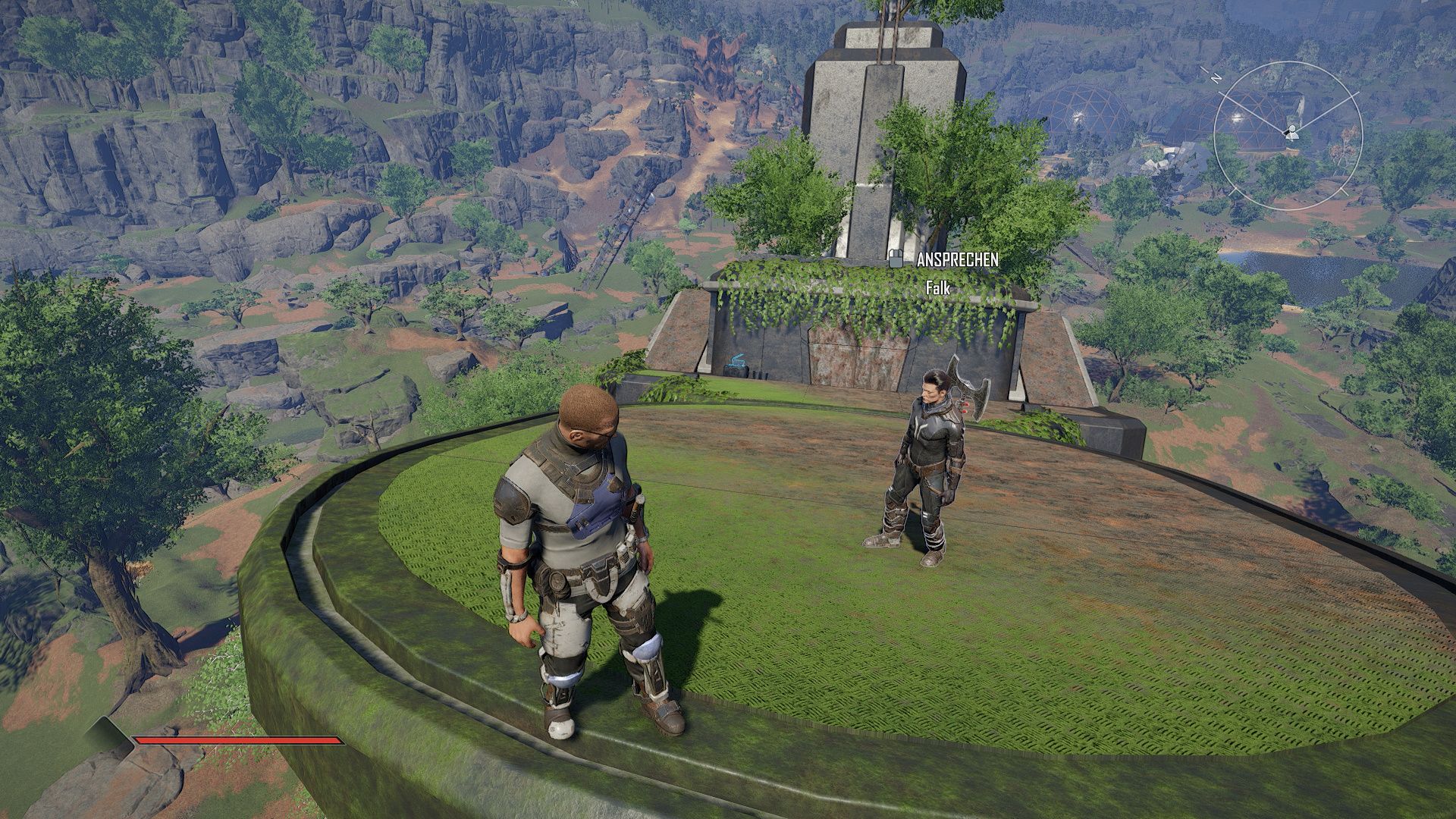Click the left mouse button prompt icon

coord(896,258)
